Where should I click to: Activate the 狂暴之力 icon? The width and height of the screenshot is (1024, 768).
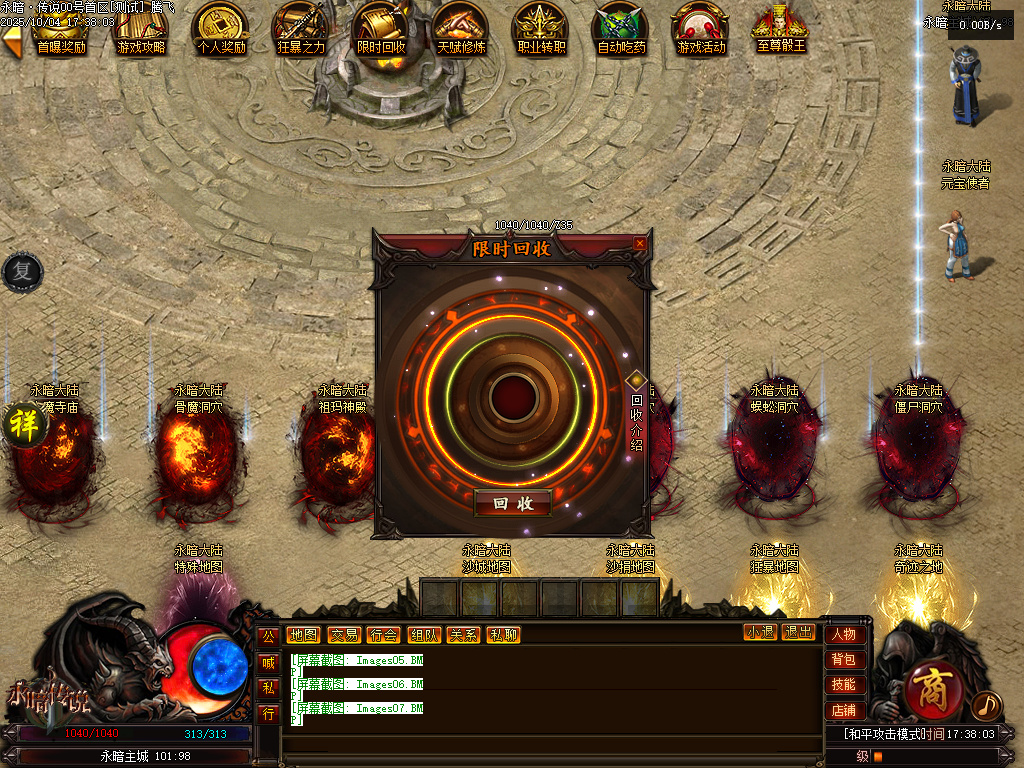tap(301, 28)
